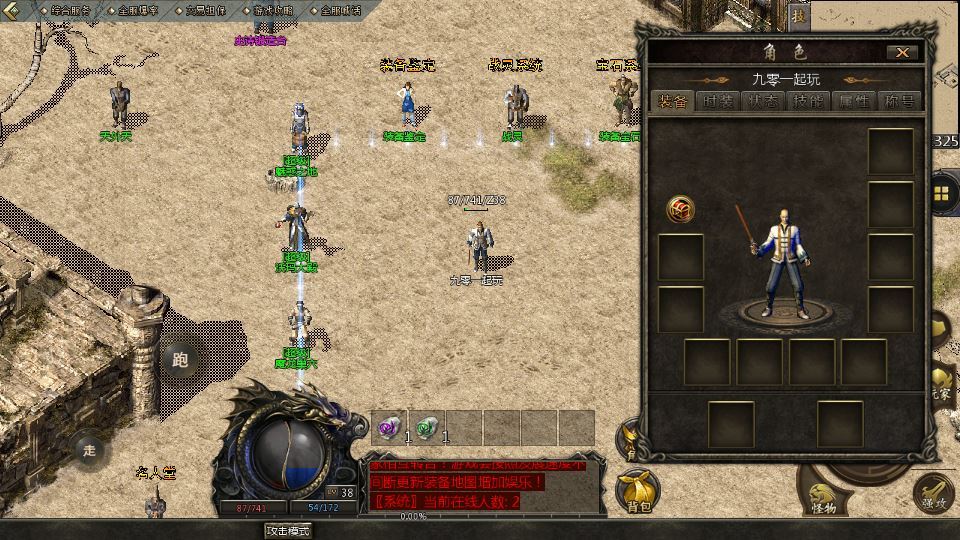Toggle the 跑 run button
The width and height of the screenshot is (960, 540).
[180, 359]
